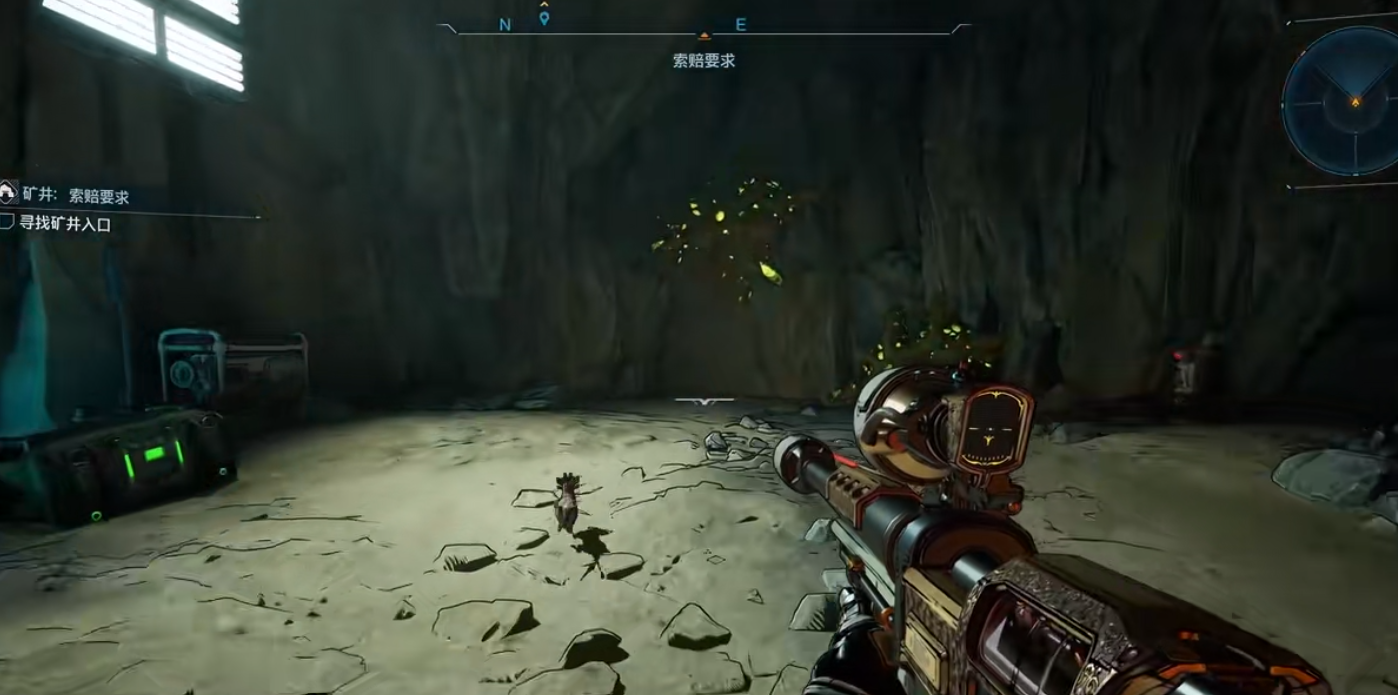Click the blue waypoint marker on compass
The image size is (1398, 695).
544,18
